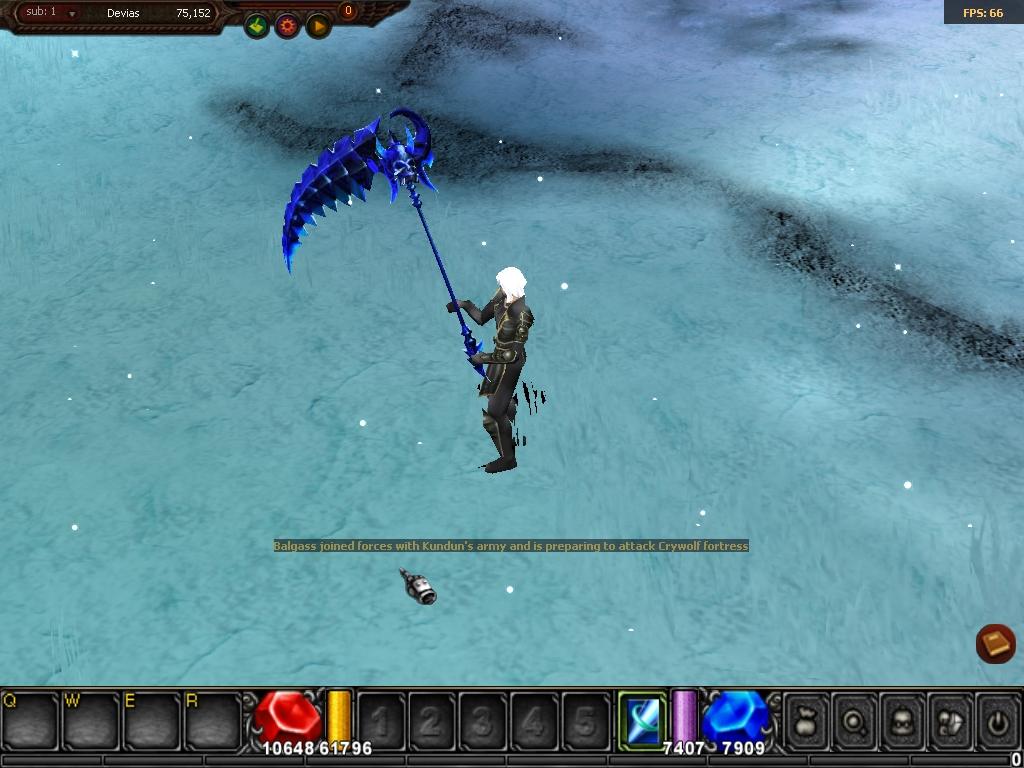Select the active blue sword skill icon
This screenshot has width=1024, height=768.
641,718
